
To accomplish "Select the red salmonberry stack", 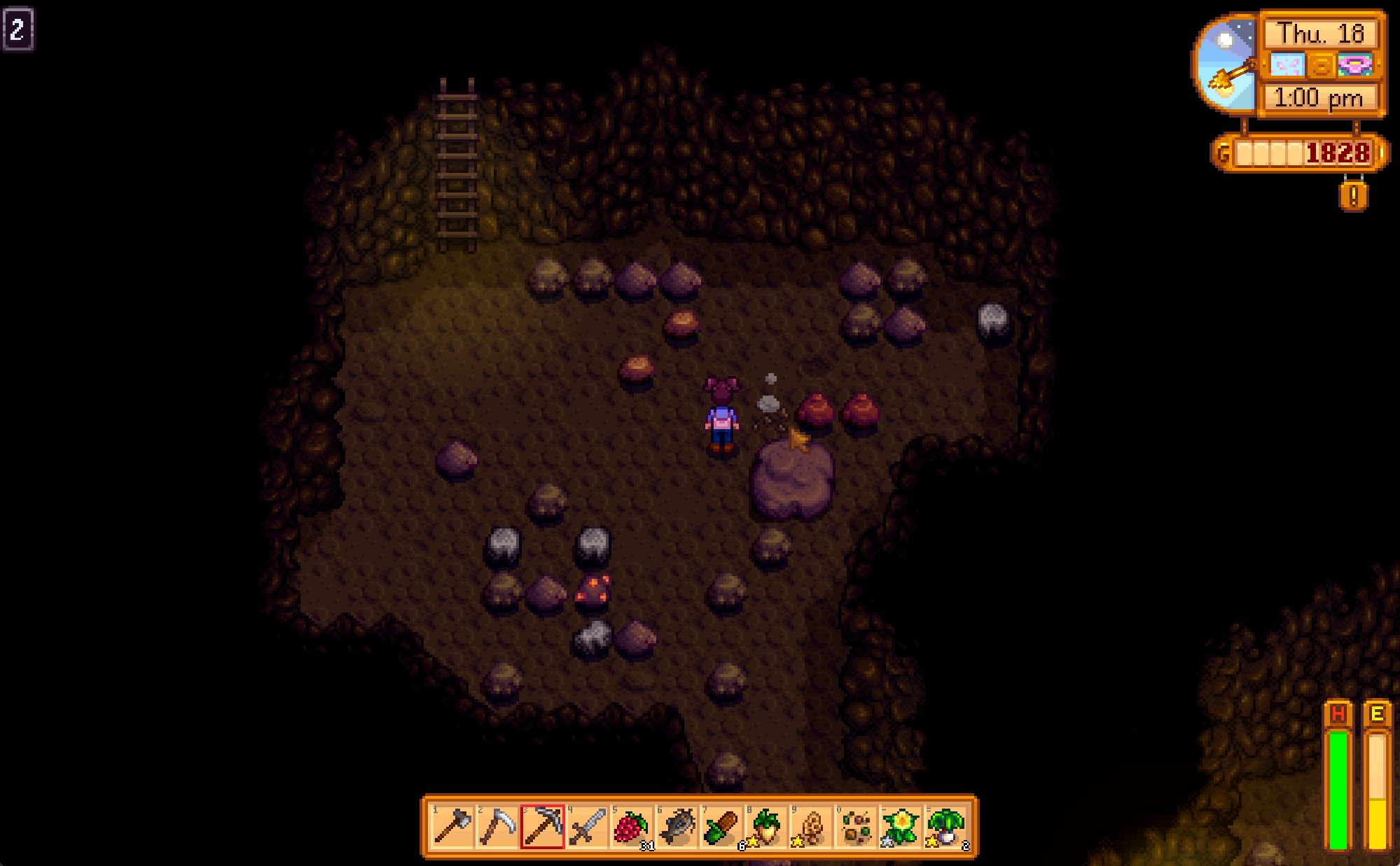I will (x=632, y=827).
